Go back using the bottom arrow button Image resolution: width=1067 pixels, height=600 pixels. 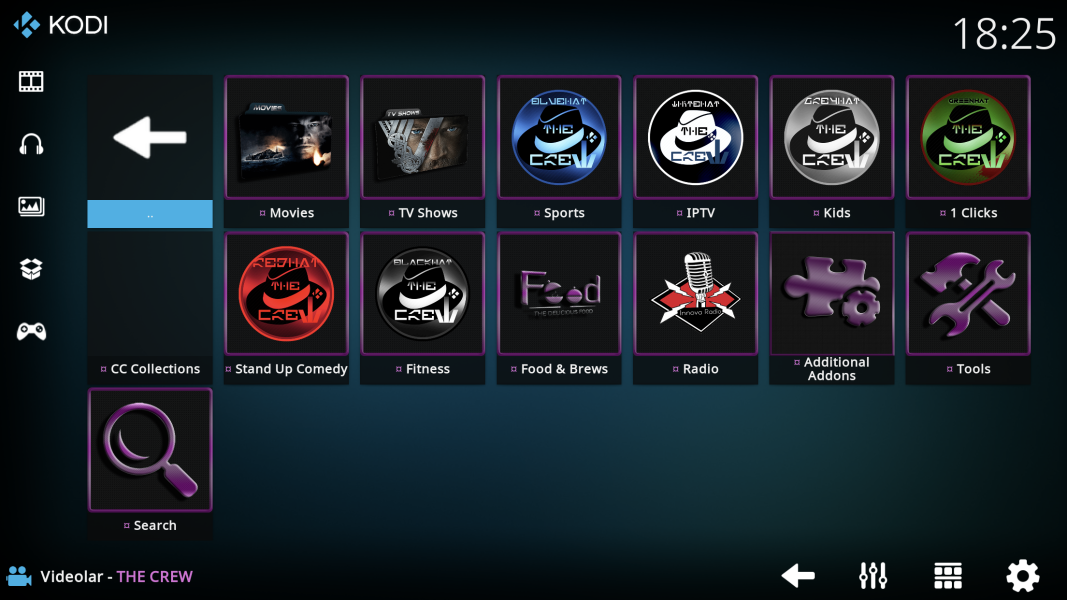pyautogui.click(x=797, y=576)
